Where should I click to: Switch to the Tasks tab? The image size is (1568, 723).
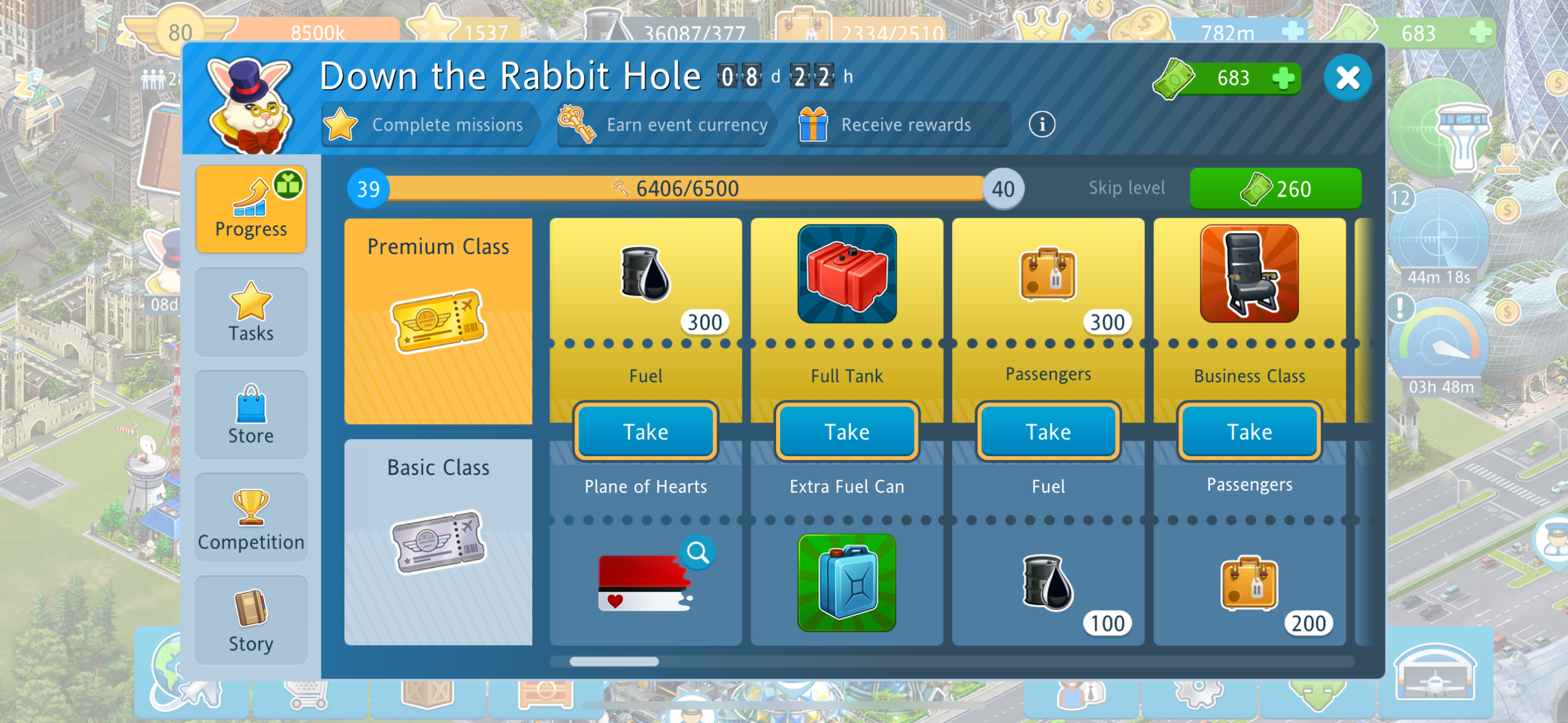[x=251, y=312]
